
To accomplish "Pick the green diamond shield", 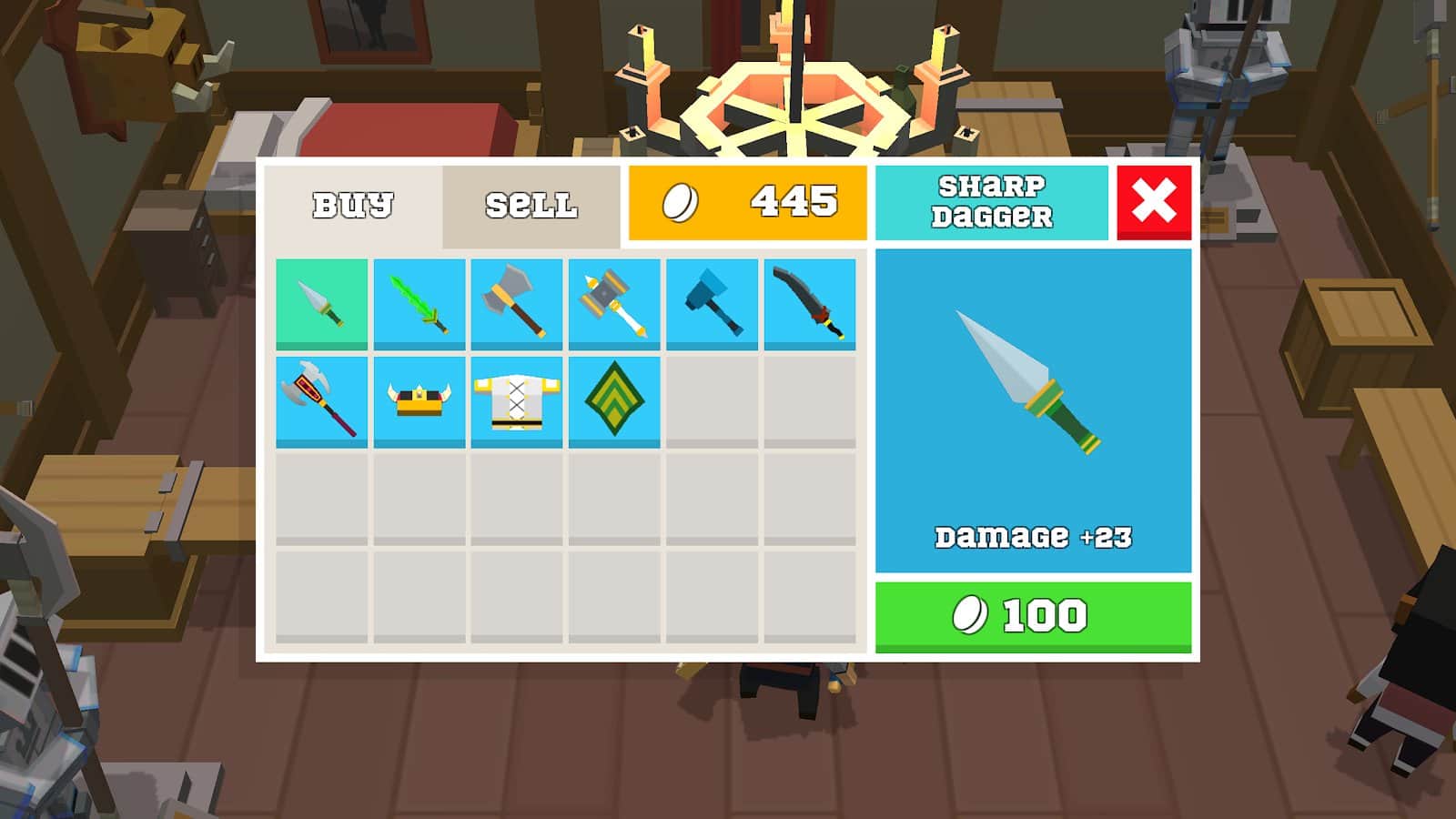I will (x=614, y=401).
